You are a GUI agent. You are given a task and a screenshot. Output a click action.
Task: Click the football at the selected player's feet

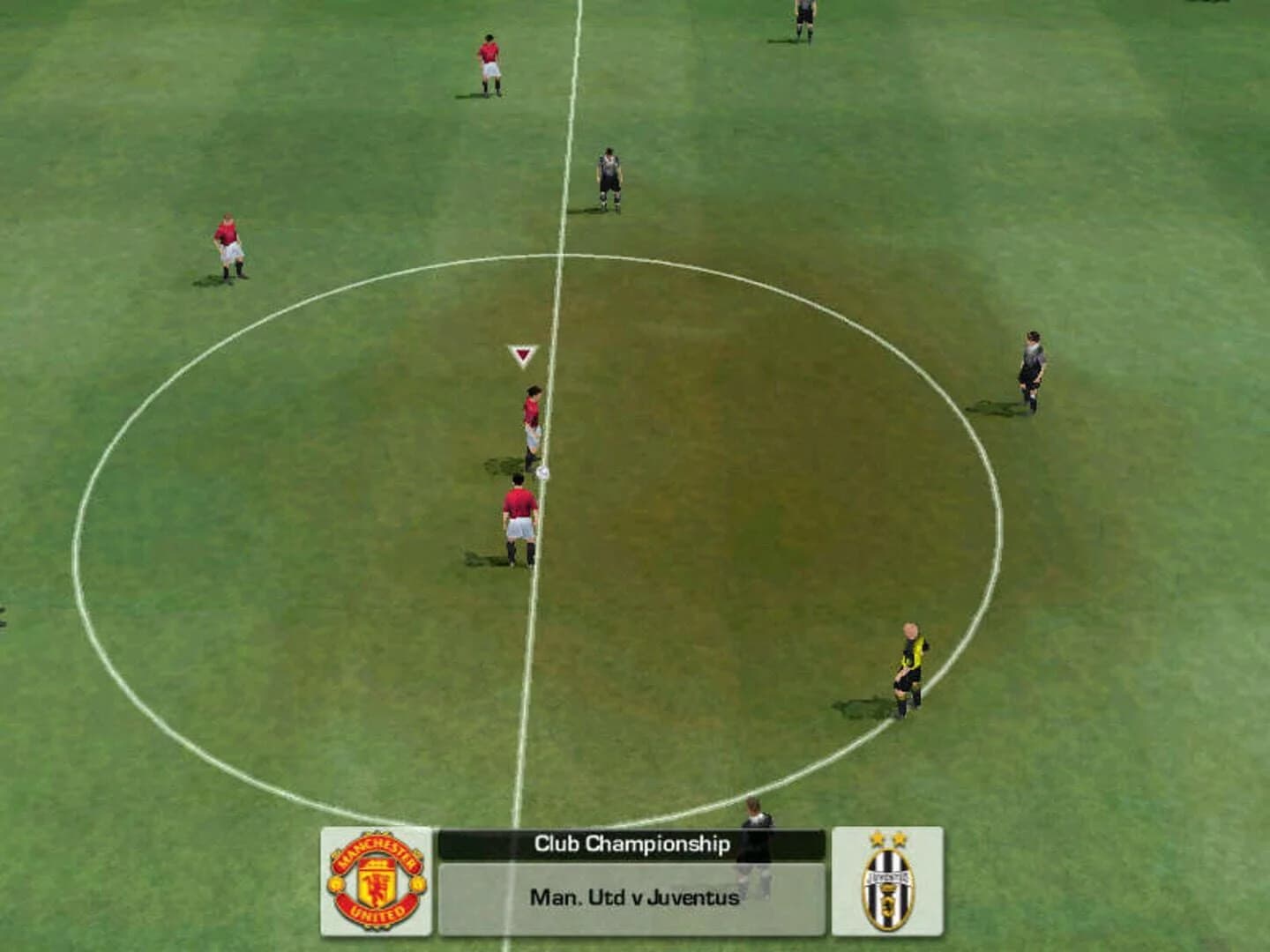coord(541,472)
